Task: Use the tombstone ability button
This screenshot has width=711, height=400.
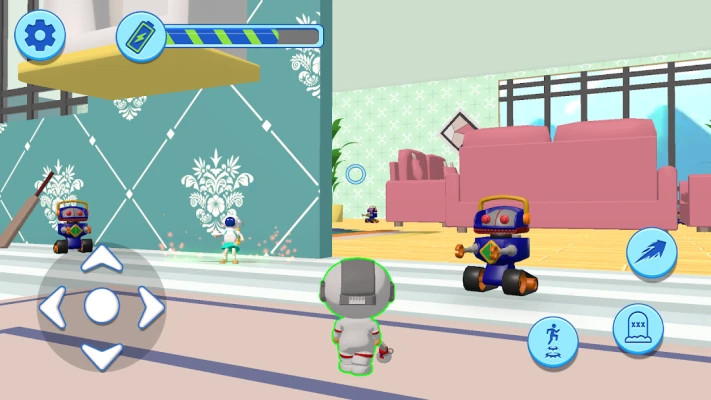Action: (x=638, y=328)
